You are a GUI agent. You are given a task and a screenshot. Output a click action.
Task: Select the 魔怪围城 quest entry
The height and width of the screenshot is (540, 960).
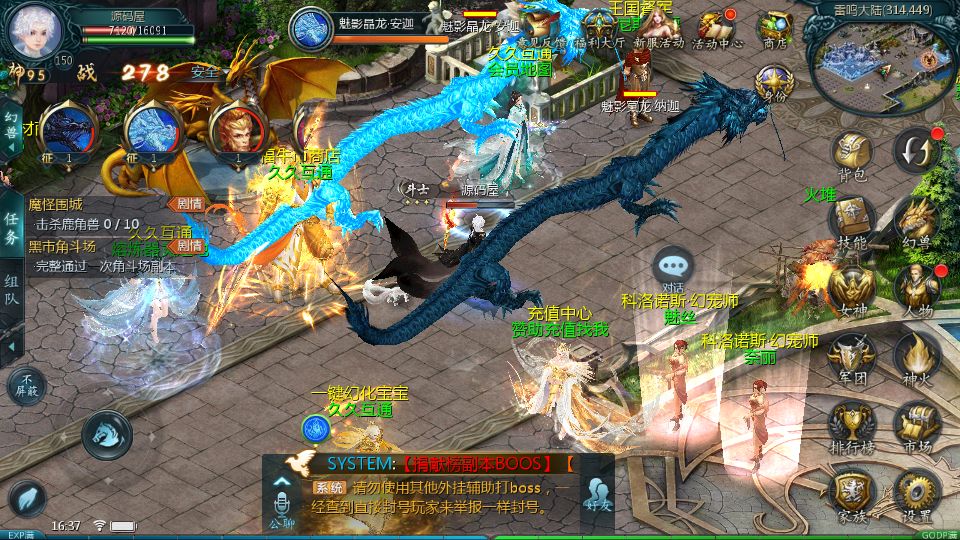pos(56,205)
